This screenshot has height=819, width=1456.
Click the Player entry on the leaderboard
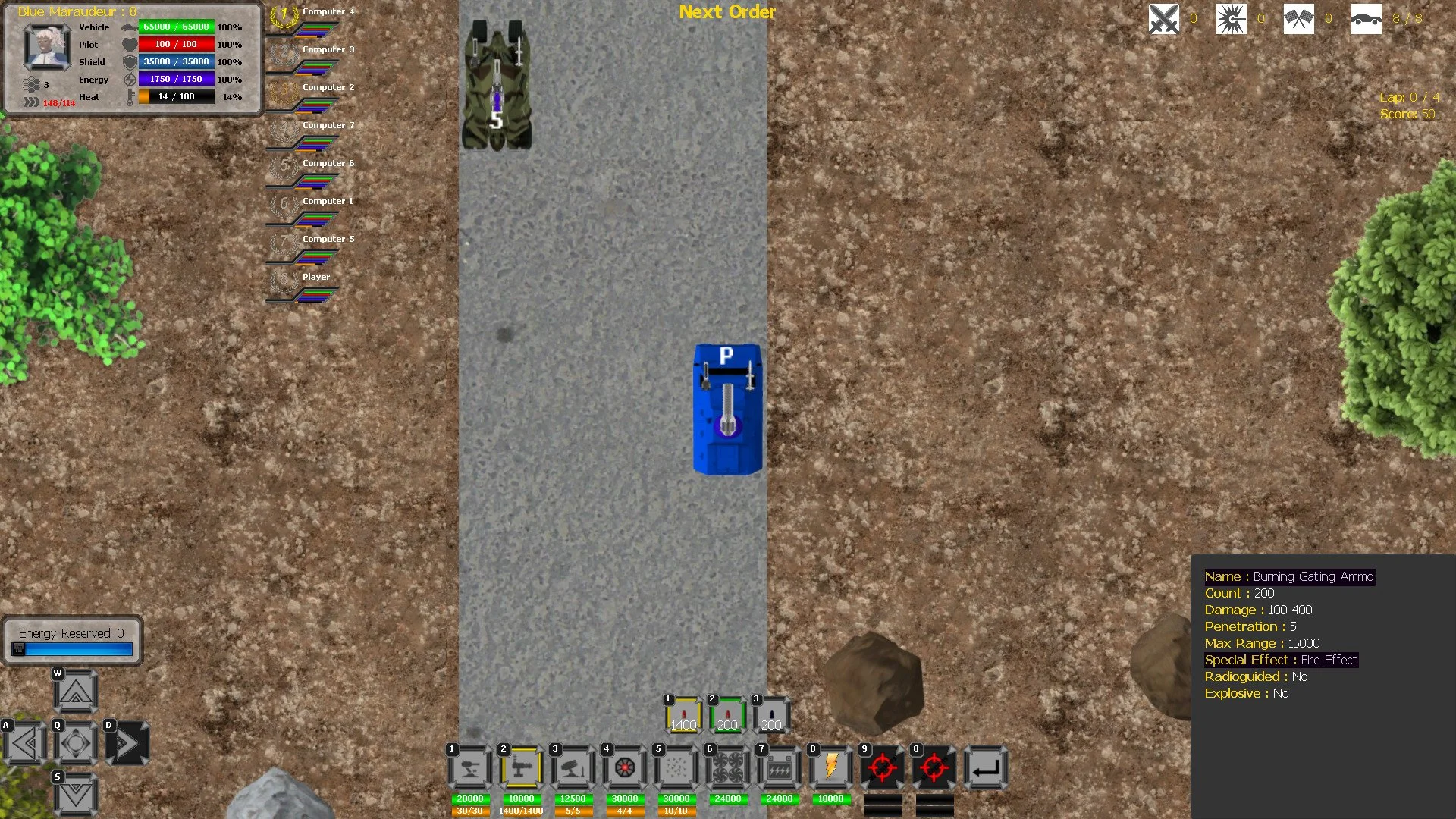(x=316, y=277)
